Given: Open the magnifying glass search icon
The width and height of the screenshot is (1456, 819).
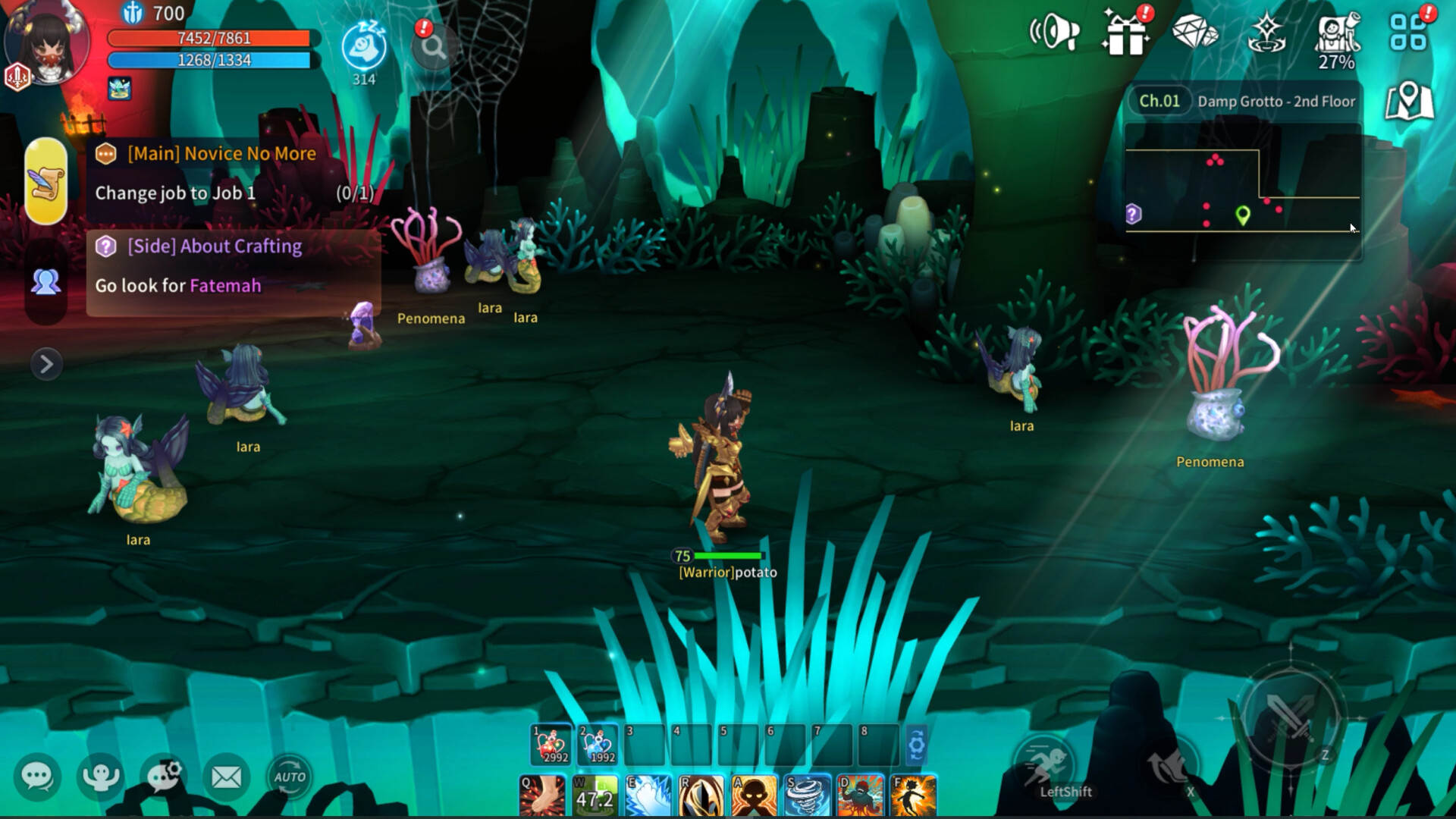Looking at the screenshot, I should click(432, 47).
